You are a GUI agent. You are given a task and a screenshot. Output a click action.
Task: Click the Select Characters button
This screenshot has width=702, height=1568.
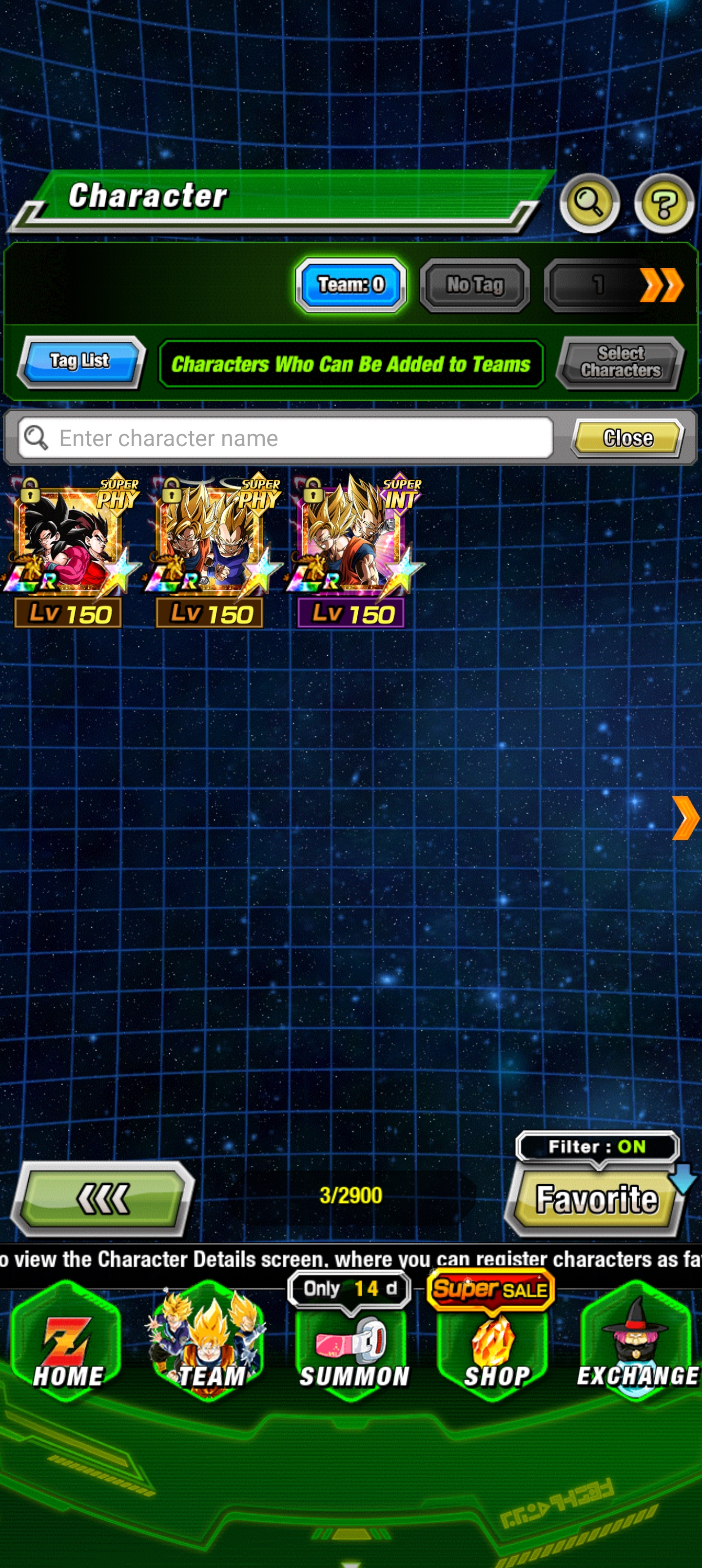point(620,363)
